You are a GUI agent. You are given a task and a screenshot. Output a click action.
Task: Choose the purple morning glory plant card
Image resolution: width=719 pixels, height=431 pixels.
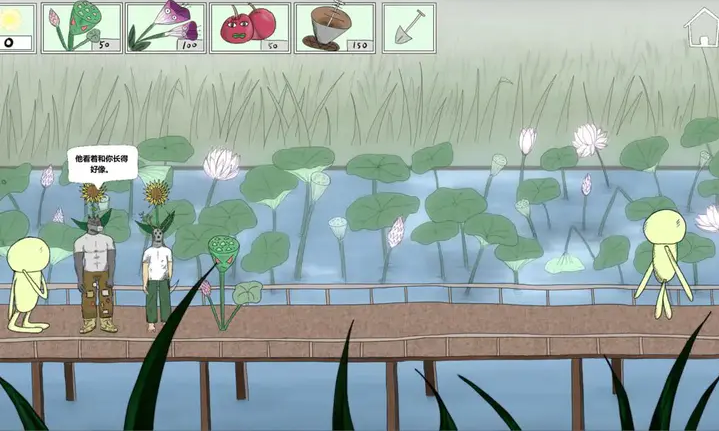tap(165, 27)
